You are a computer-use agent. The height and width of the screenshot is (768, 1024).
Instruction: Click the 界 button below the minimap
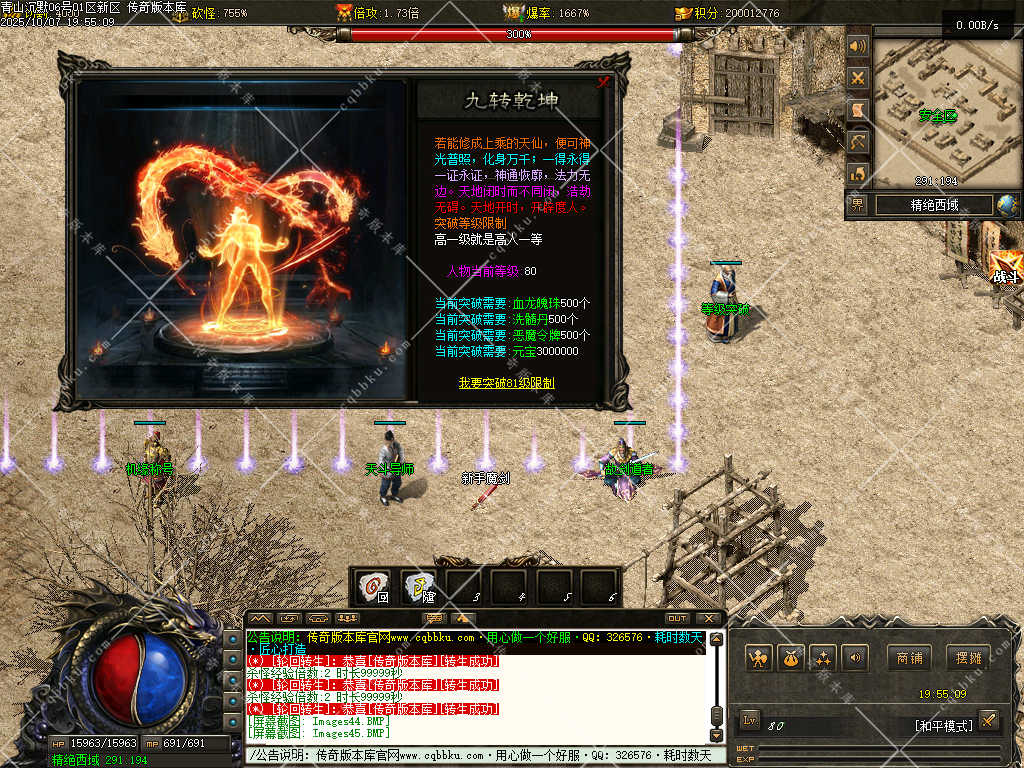858,205
